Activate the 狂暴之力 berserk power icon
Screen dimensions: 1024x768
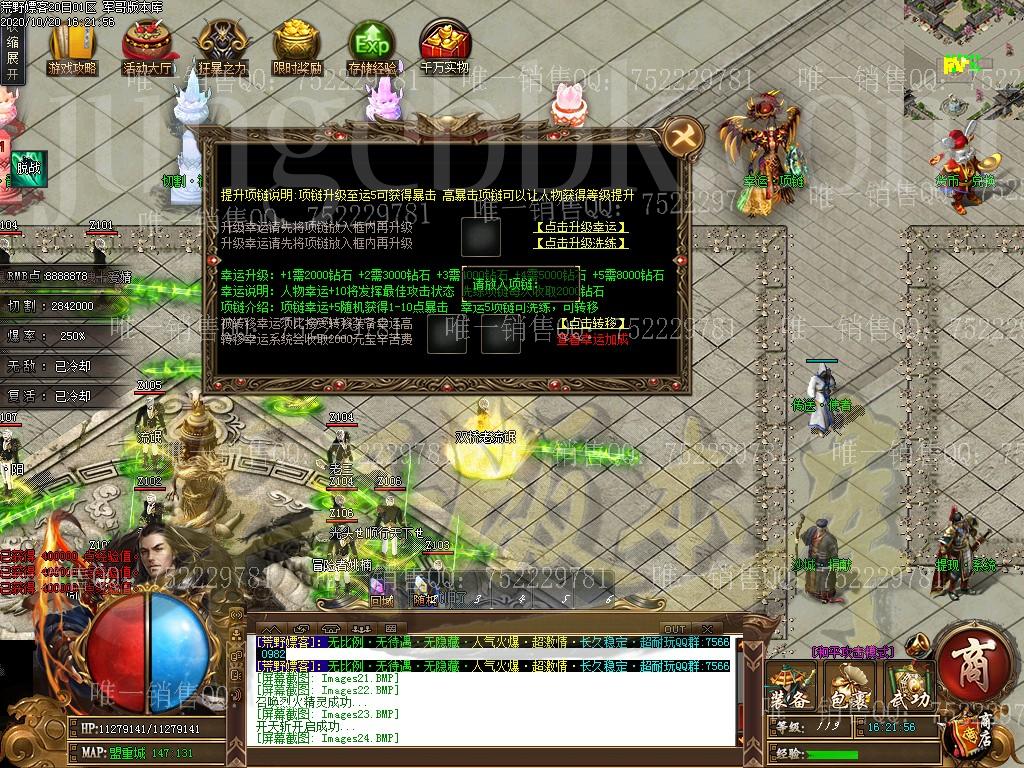(221, 50)
